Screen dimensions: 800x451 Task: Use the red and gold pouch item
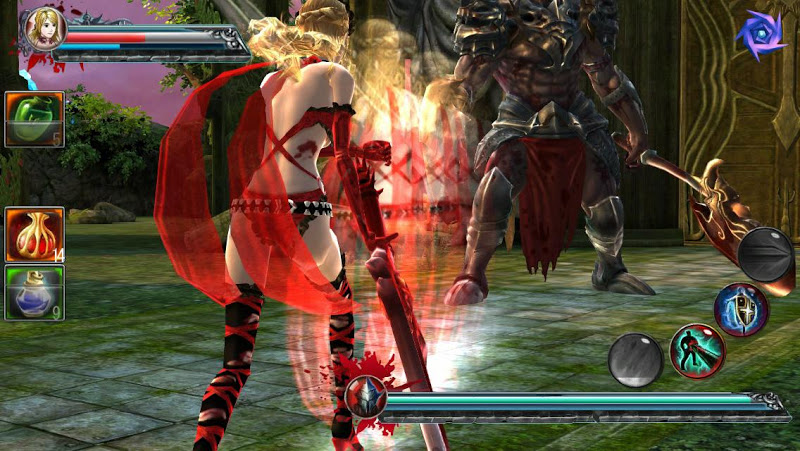35,235
